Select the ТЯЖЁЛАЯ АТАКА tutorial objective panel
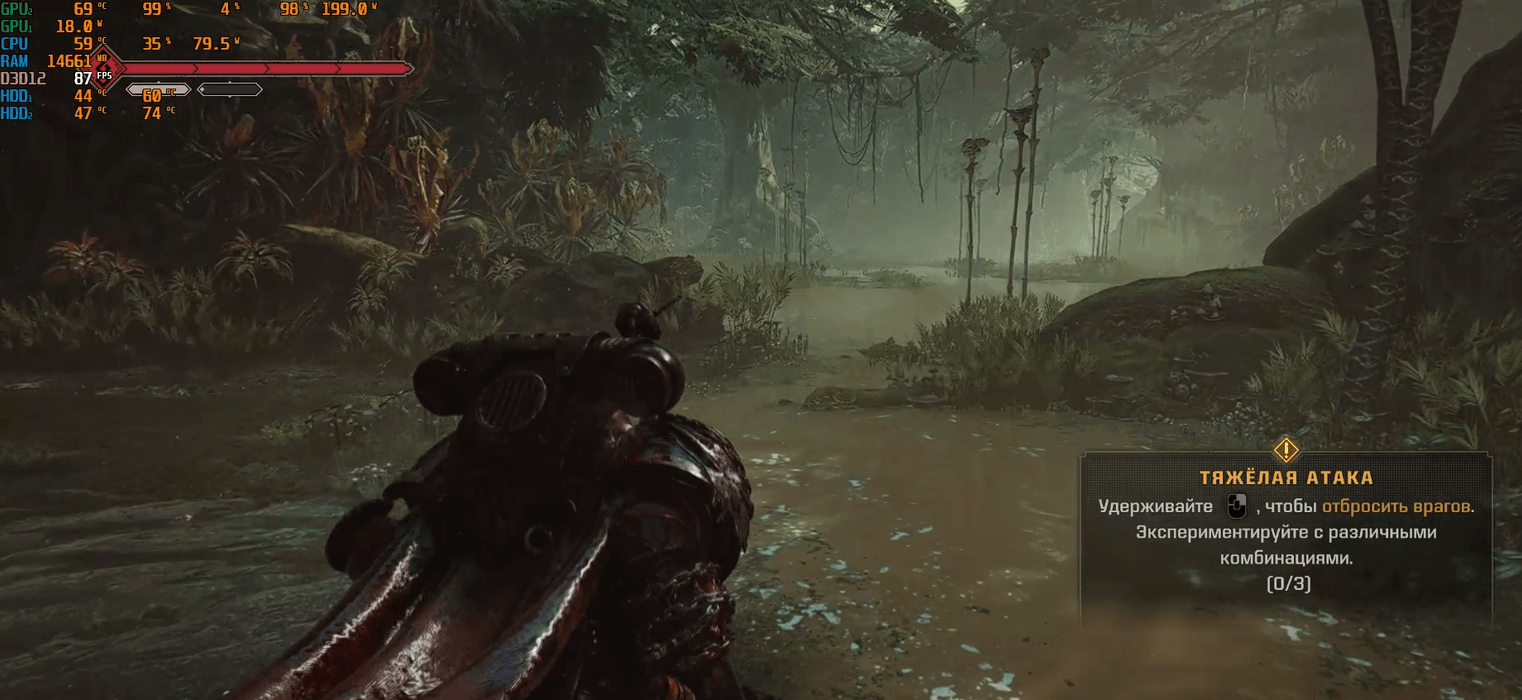This screenshot has height=700, width=1522. pos(1285,534)
